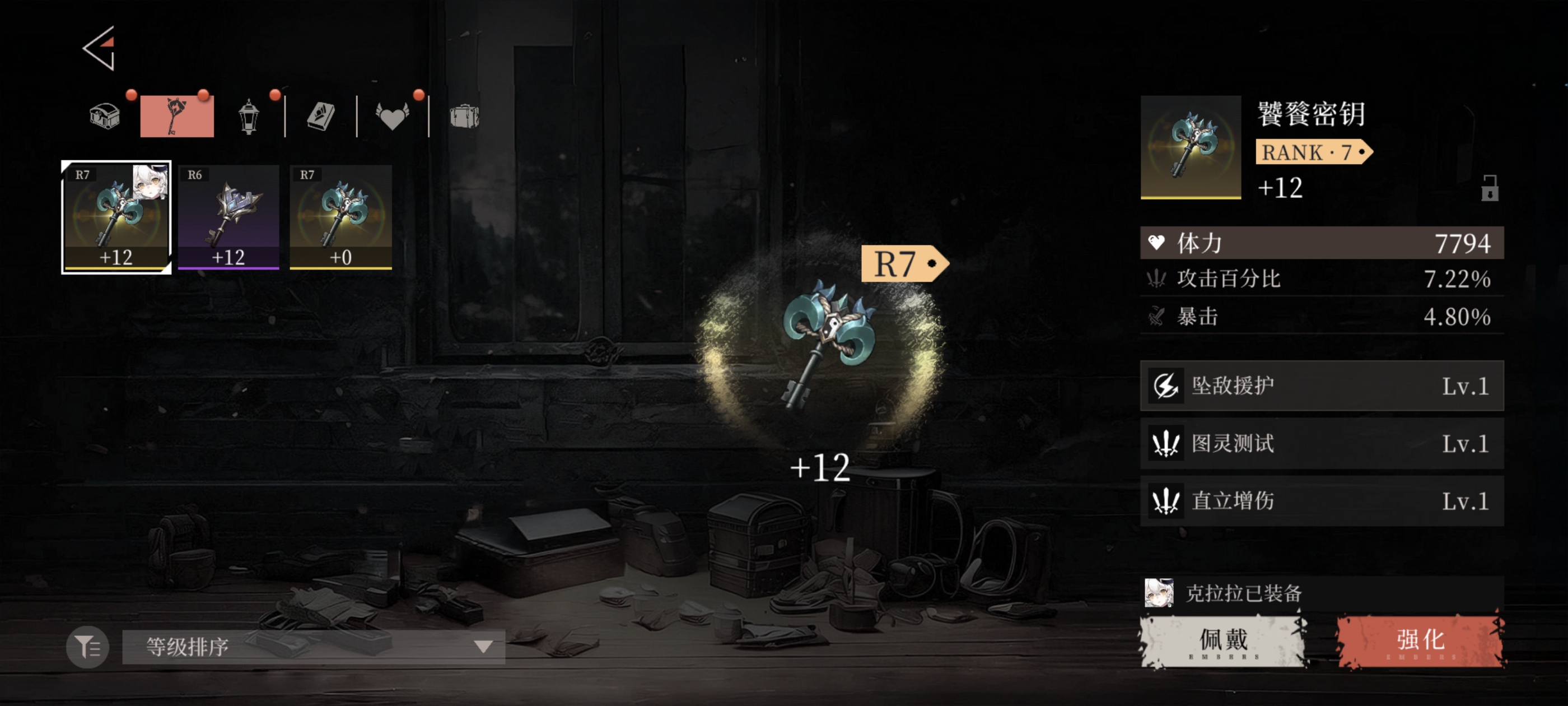Enhance the key with 强化 button
Viewport: 1568px width, 706px height.
tap(1420, 642)
